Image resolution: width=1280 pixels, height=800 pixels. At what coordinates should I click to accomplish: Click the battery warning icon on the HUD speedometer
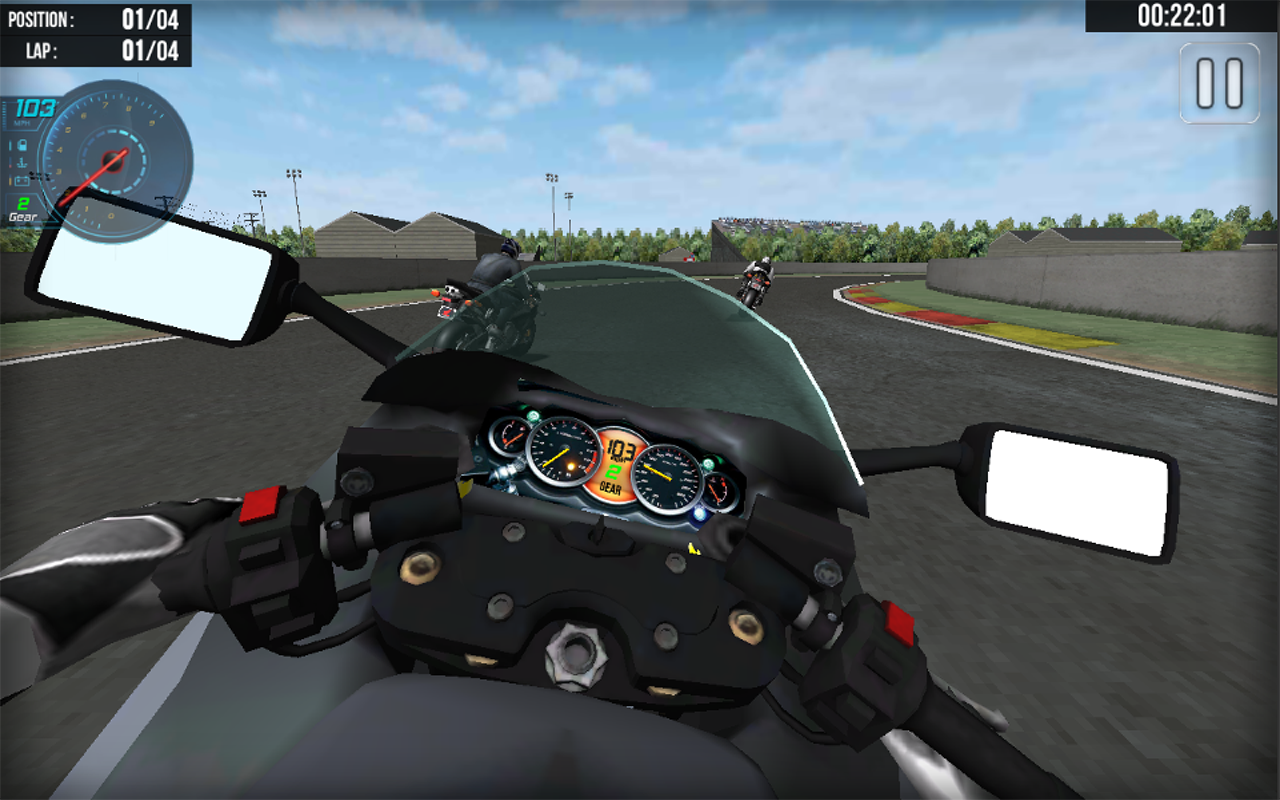(x=23, y=180)
